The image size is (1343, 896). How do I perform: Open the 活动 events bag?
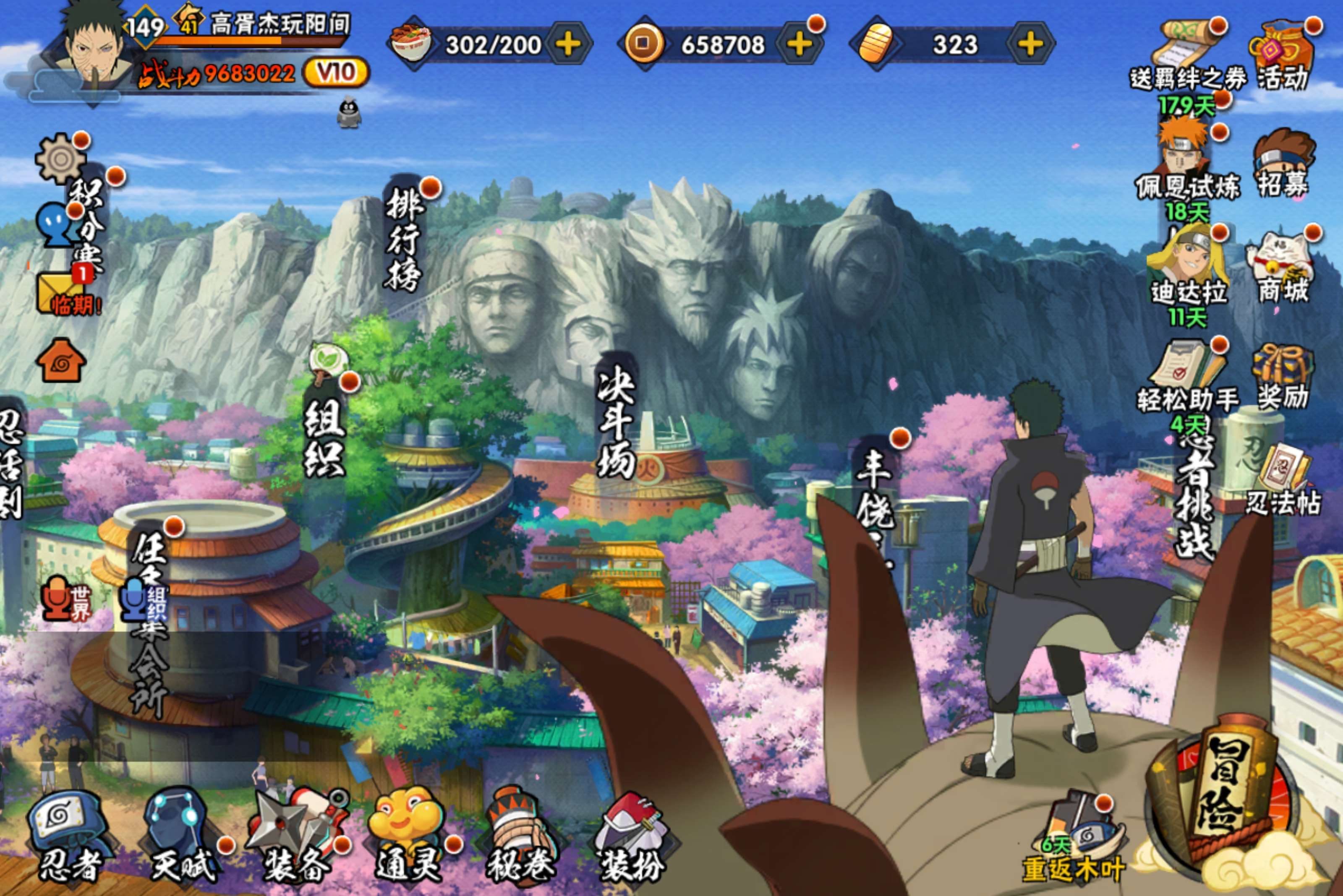pyautogui.click(x=1283, y=54)
